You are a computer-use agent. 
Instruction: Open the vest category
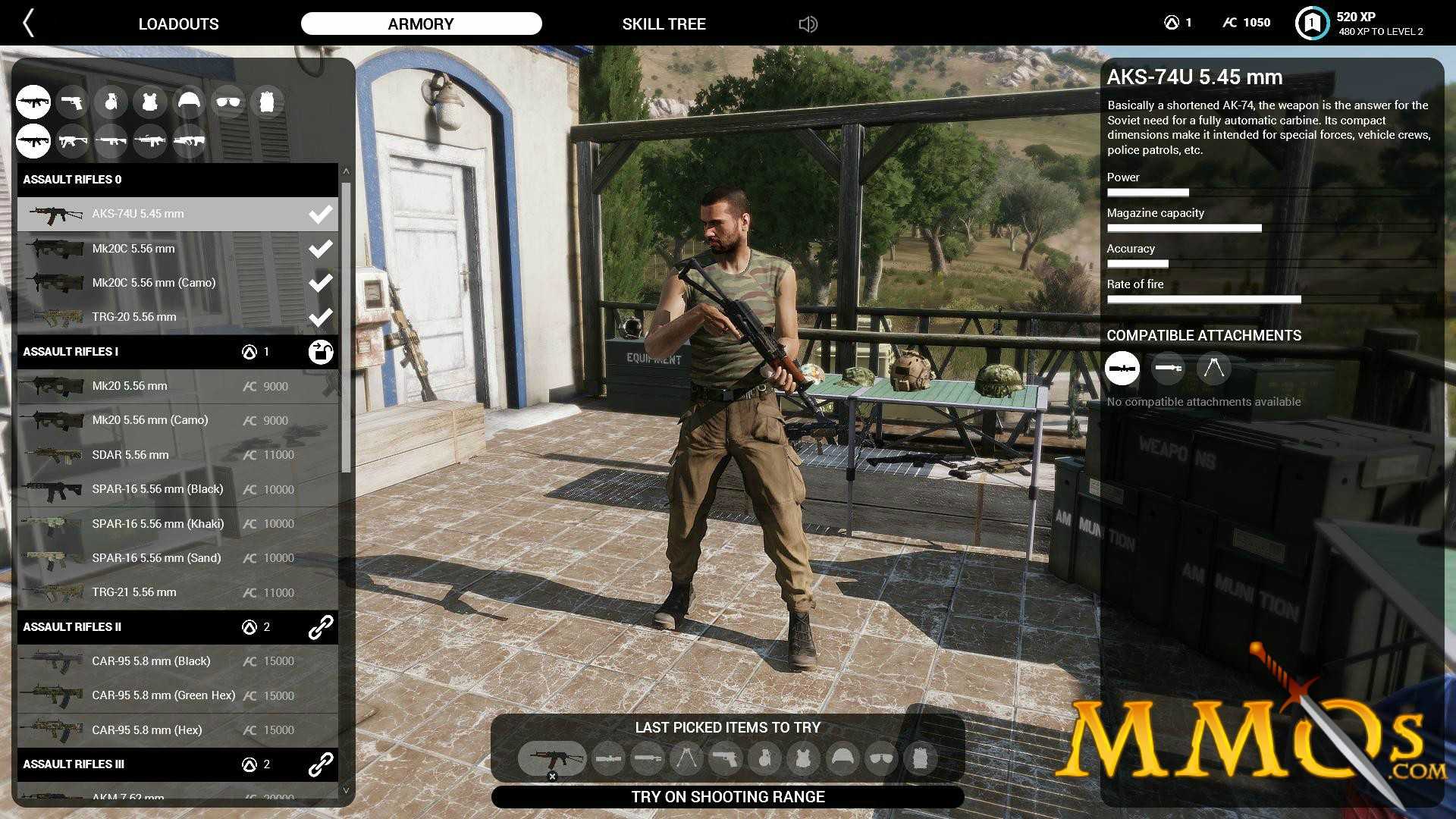(x=150, y=102)
